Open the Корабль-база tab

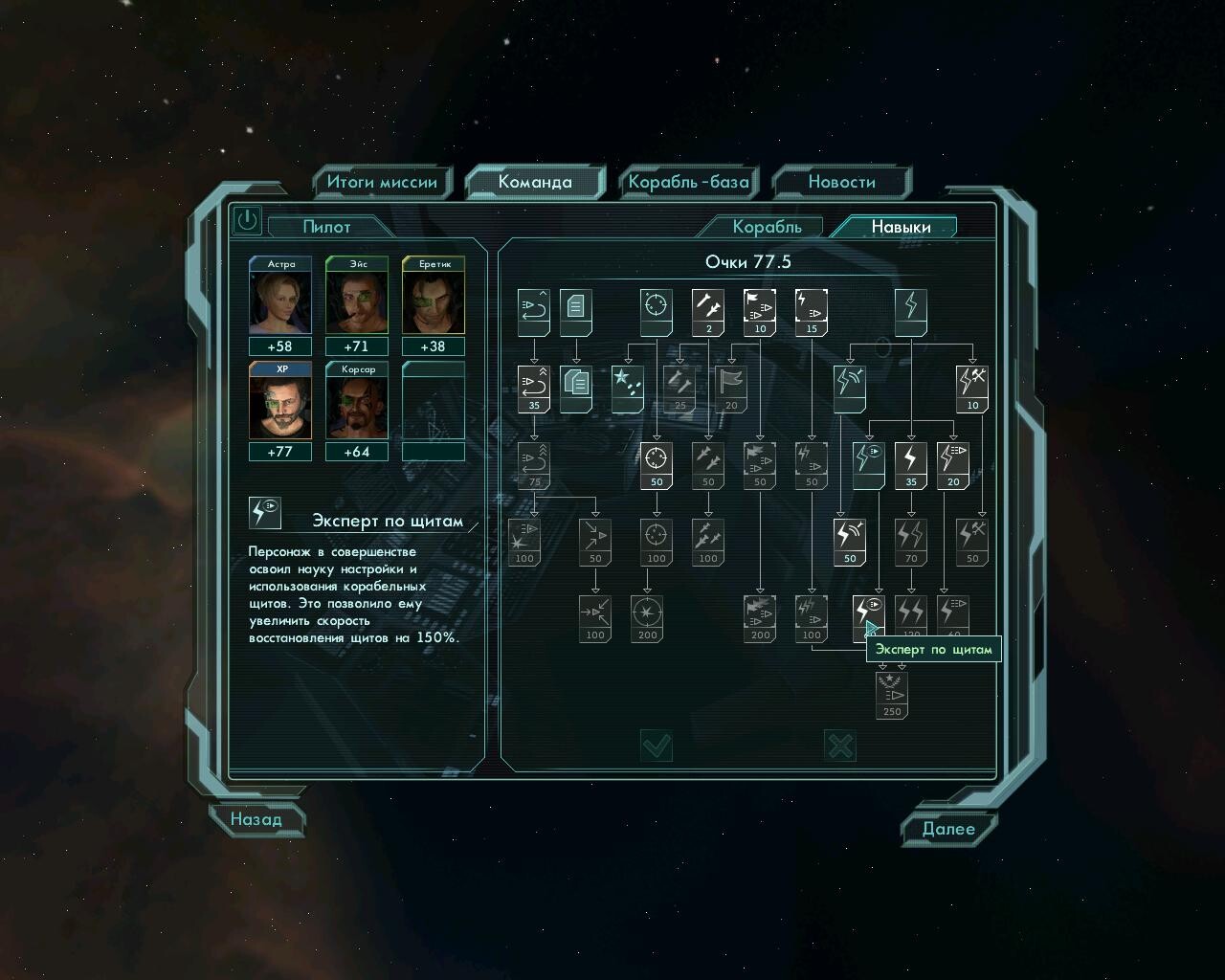click(x=688, y=182)
